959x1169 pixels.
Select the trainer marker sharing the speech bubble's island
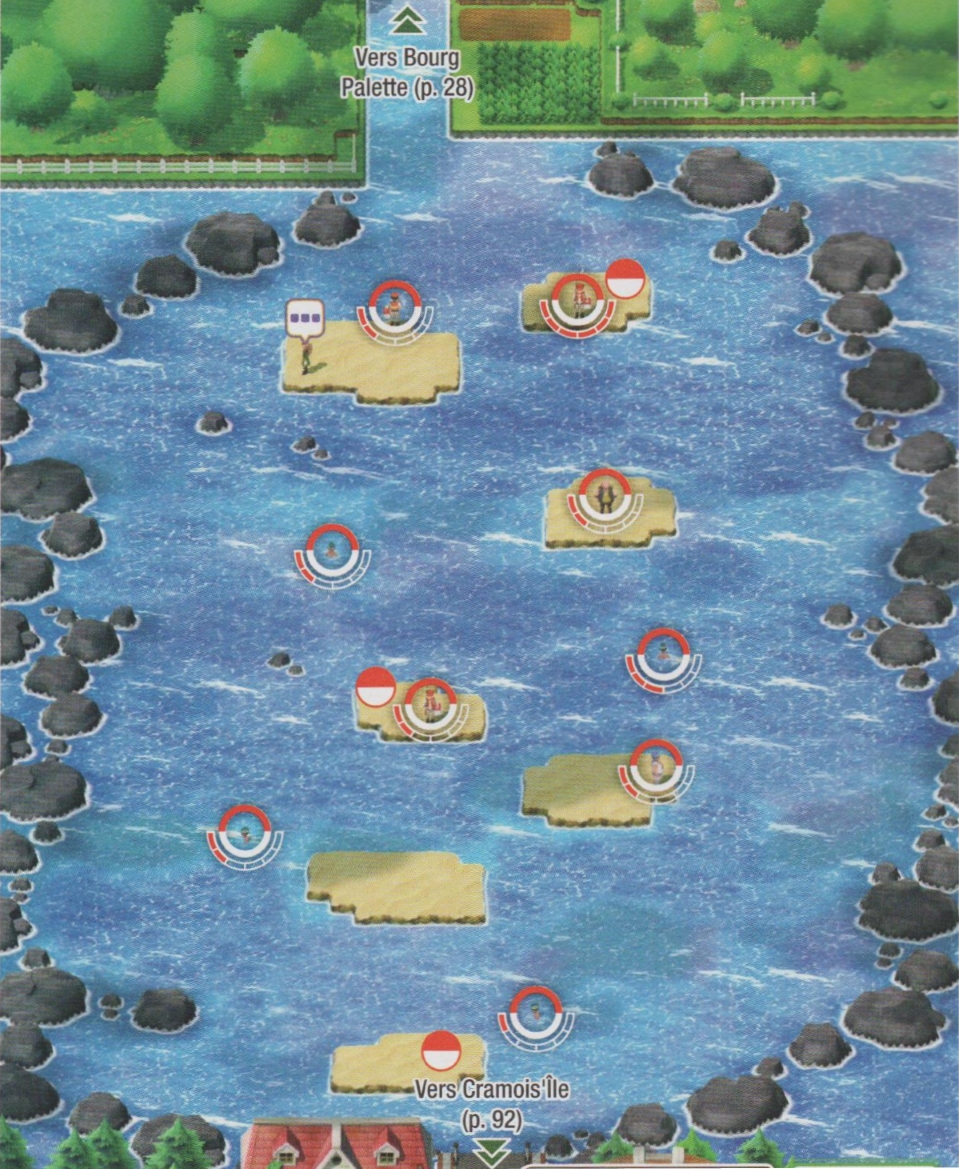[x=396, y=308]
